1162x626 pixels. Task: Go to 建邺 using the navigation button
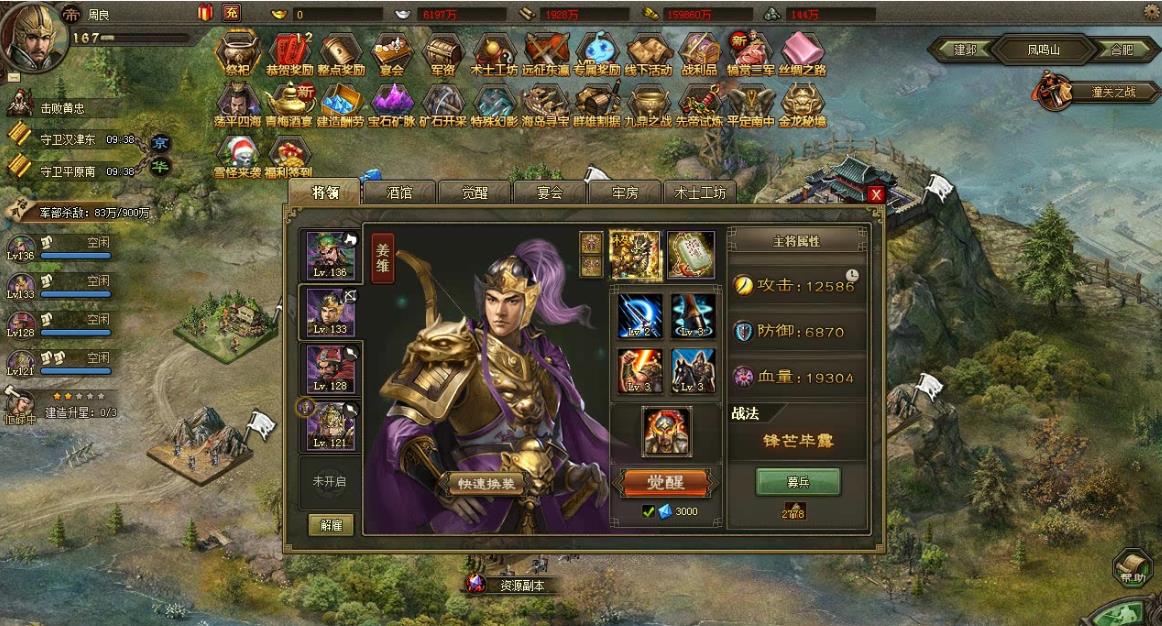[964, 48]
